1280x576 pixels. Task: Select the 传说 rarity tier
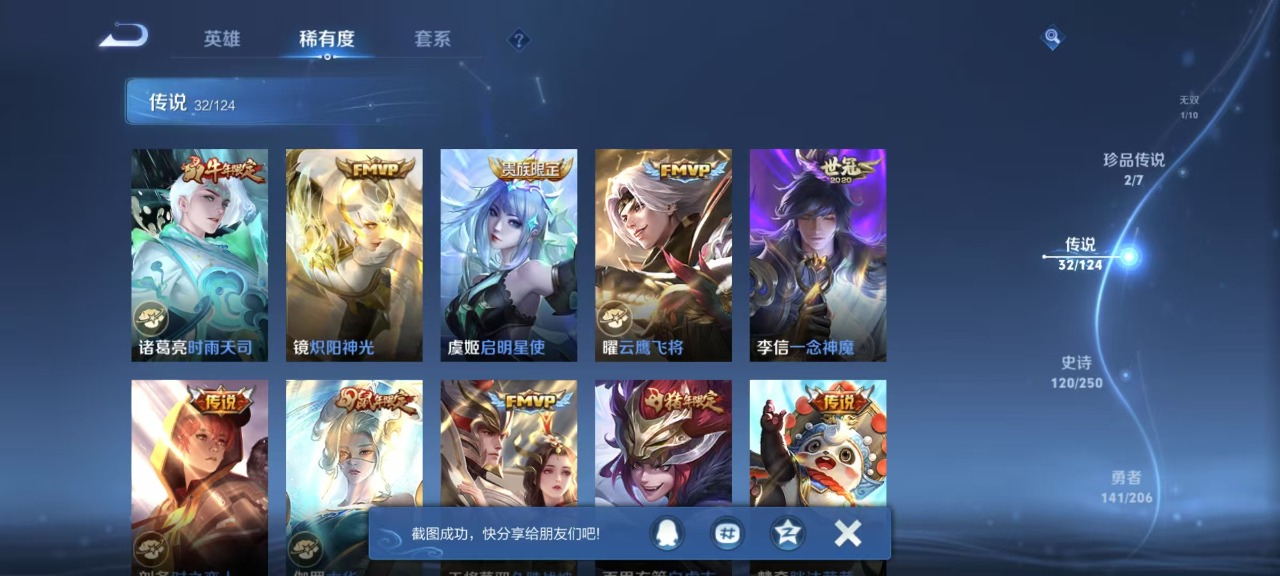click(1081, 253)
